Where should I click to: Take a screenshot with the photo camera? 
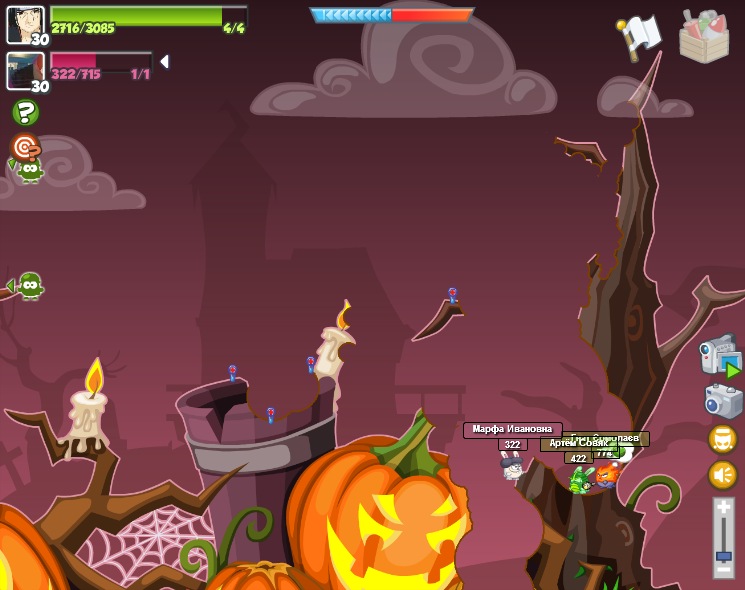pos(722,402)
